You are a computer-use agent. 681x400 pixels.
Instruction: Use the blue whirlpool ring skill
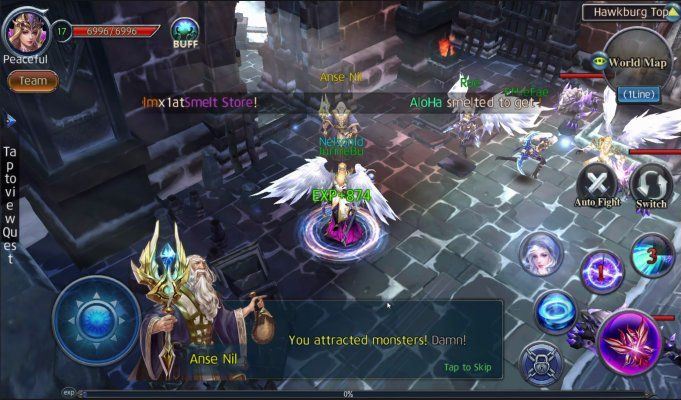click(x=553, y=311)
